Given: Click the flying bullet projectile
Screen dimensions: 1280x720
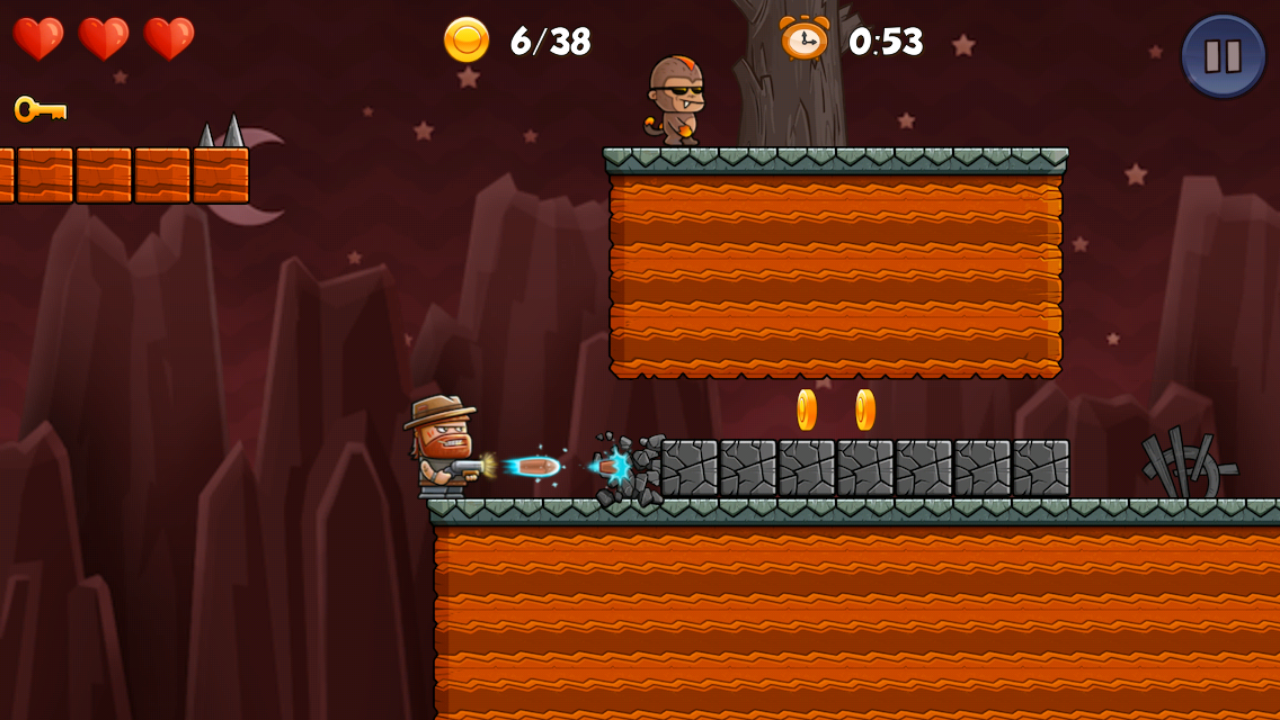Looking at the screenshot, I should (538, 465).
